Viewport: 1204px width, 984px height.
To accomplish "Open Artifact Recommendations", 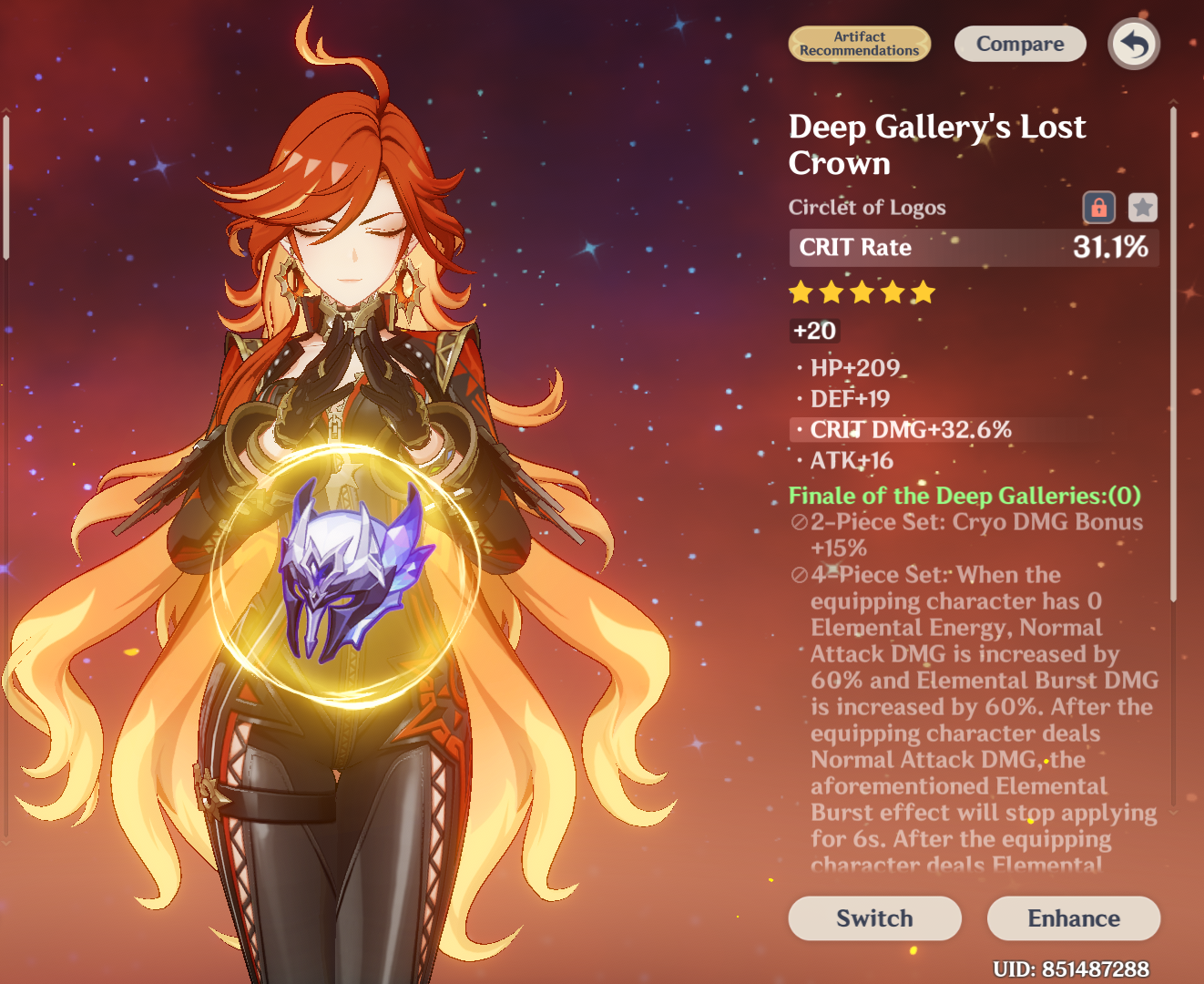I will [860, 43].
